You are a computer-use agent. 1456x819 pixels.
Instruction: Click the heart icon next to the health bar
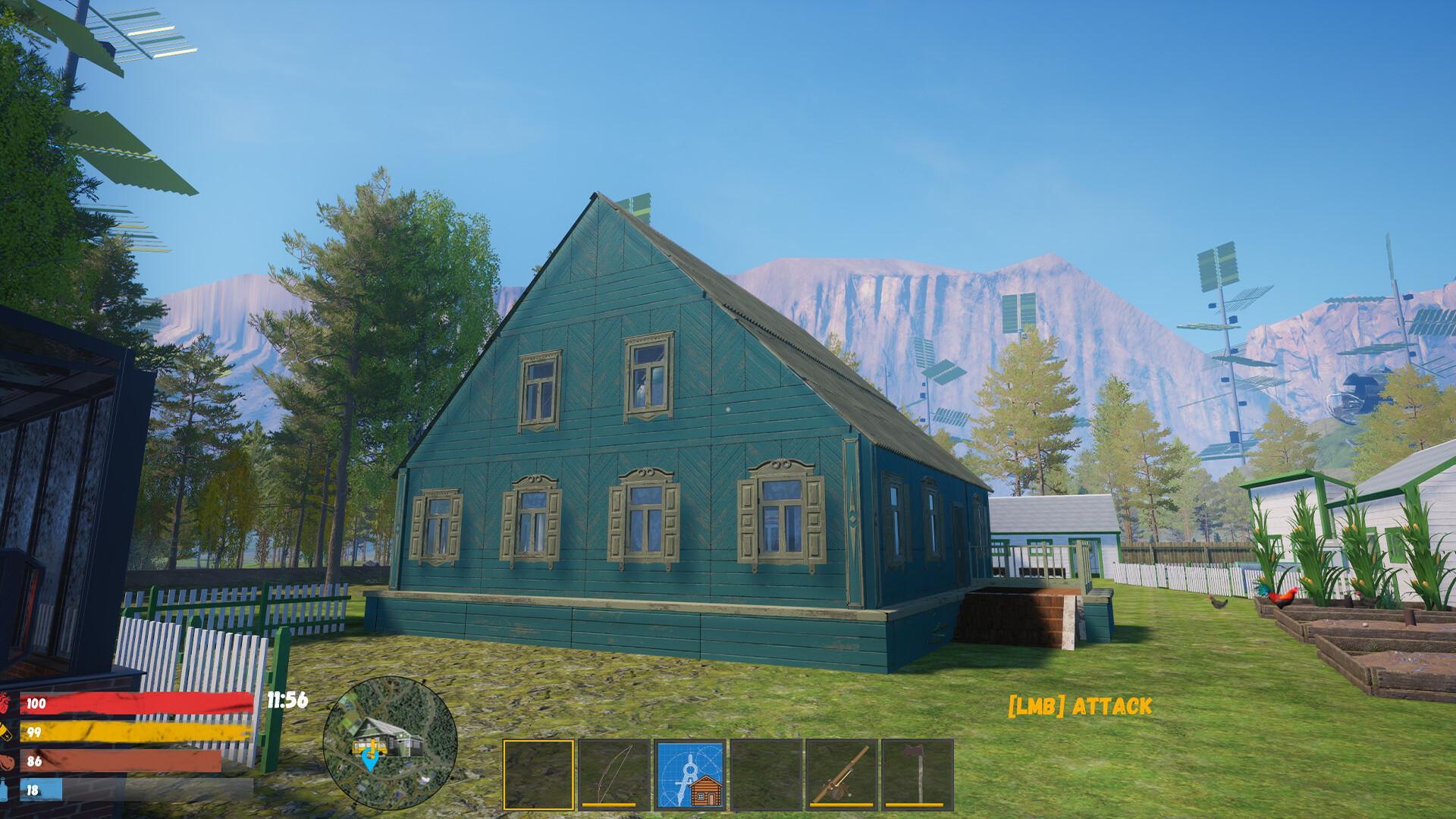(x=8, y=702)
